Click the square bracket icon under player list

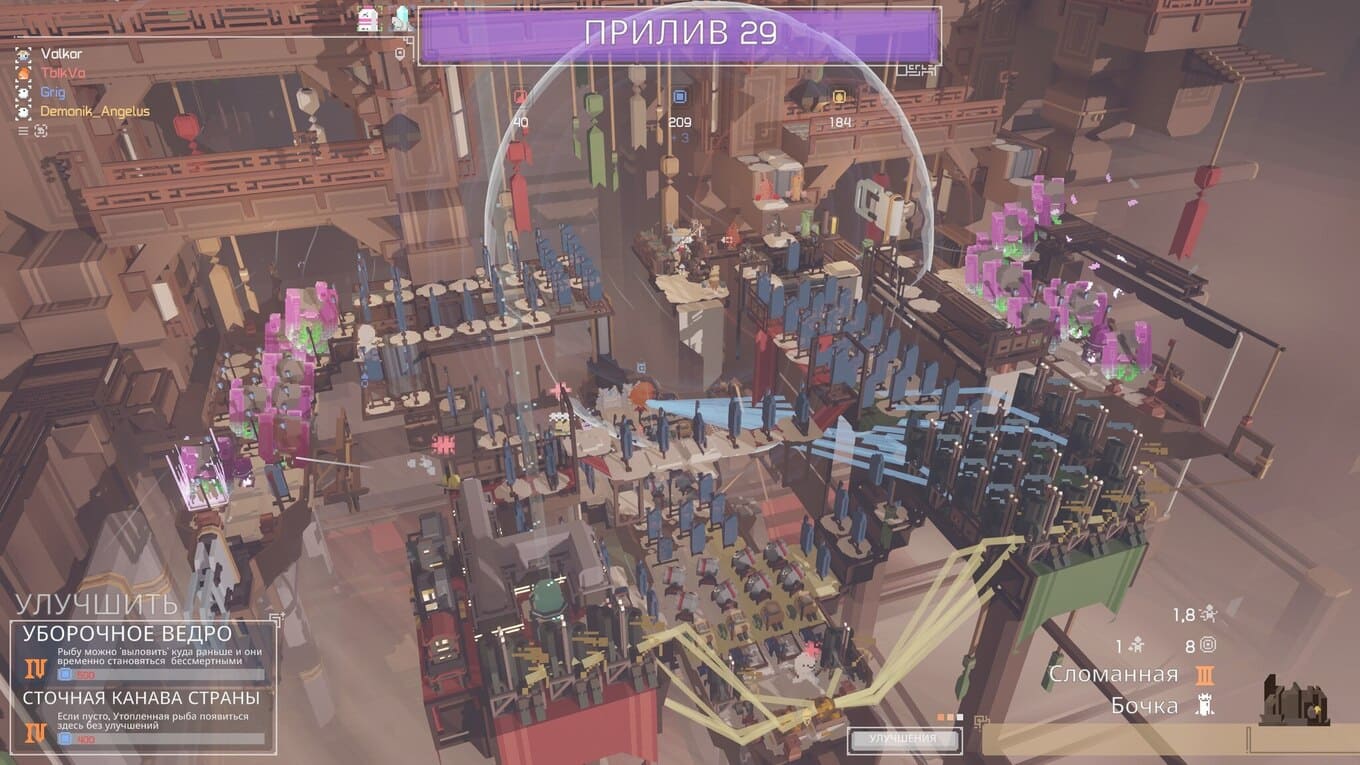tap(41, 130)
